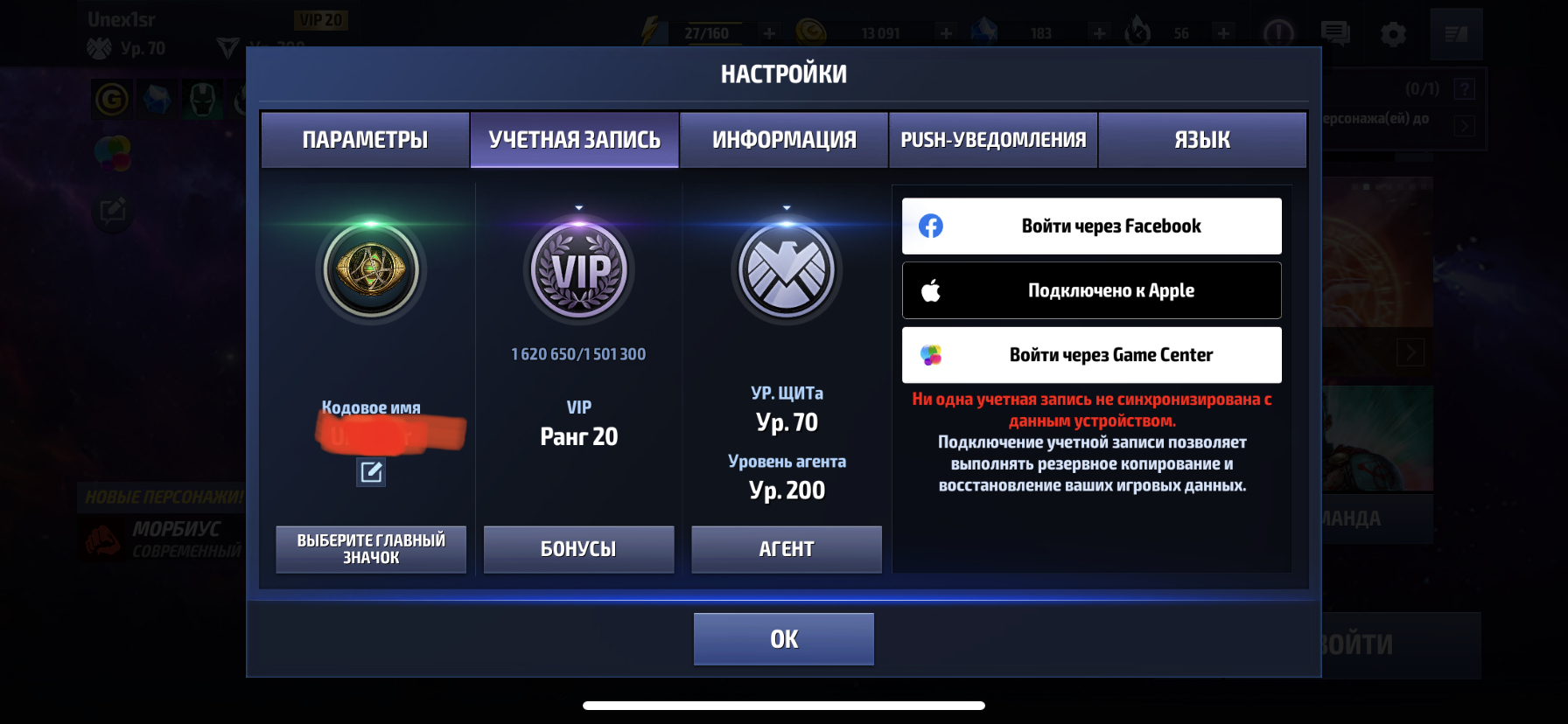Switch to the ПАРАМЕТРЫ tab
This screenshot has height=724, width=1568.
pyautogui.click(x=364, y=138)
